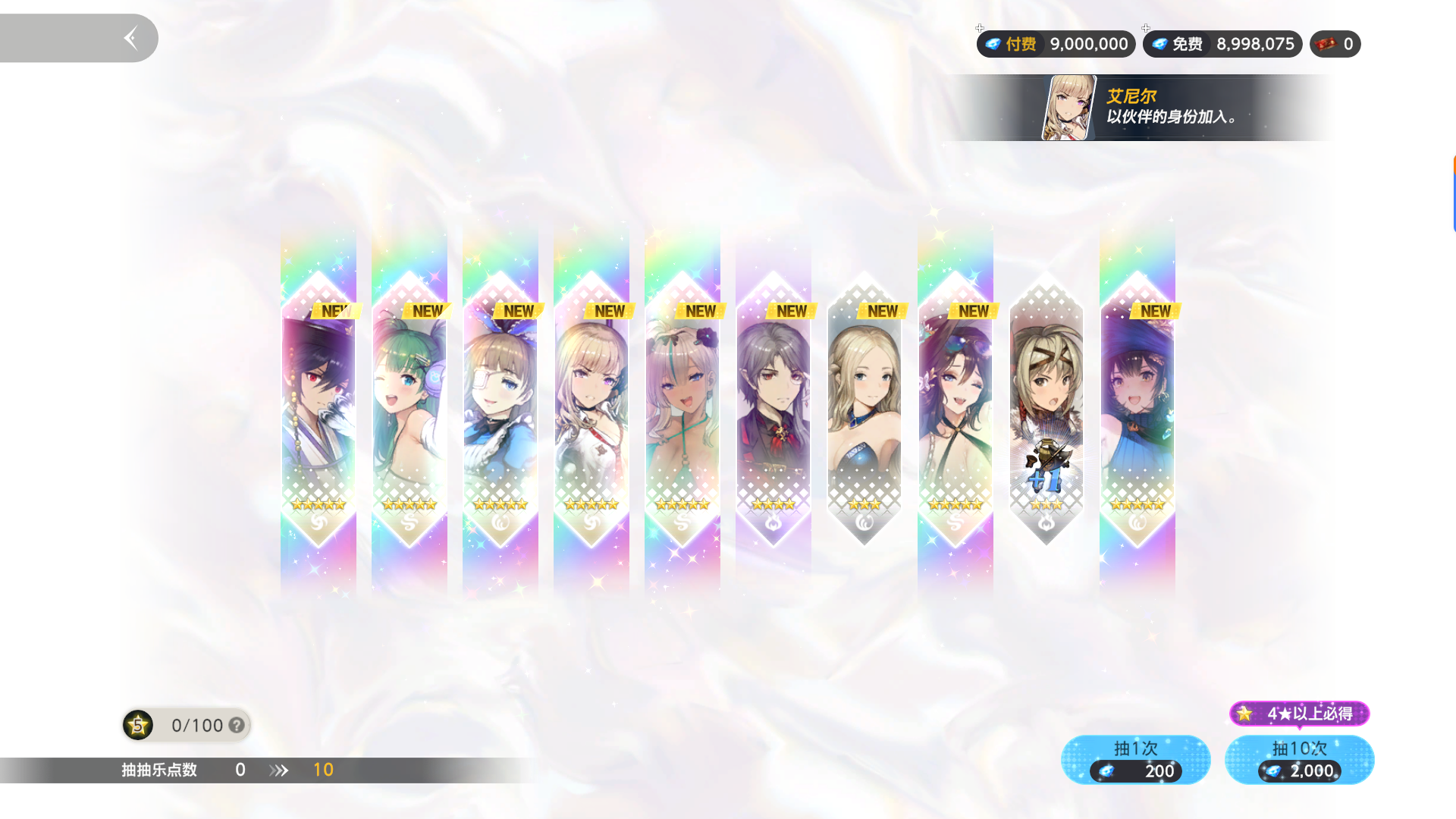Draw once for 200 gems
The height and width of the screenshot is (819, 1456).
(x=1135, y=760)
